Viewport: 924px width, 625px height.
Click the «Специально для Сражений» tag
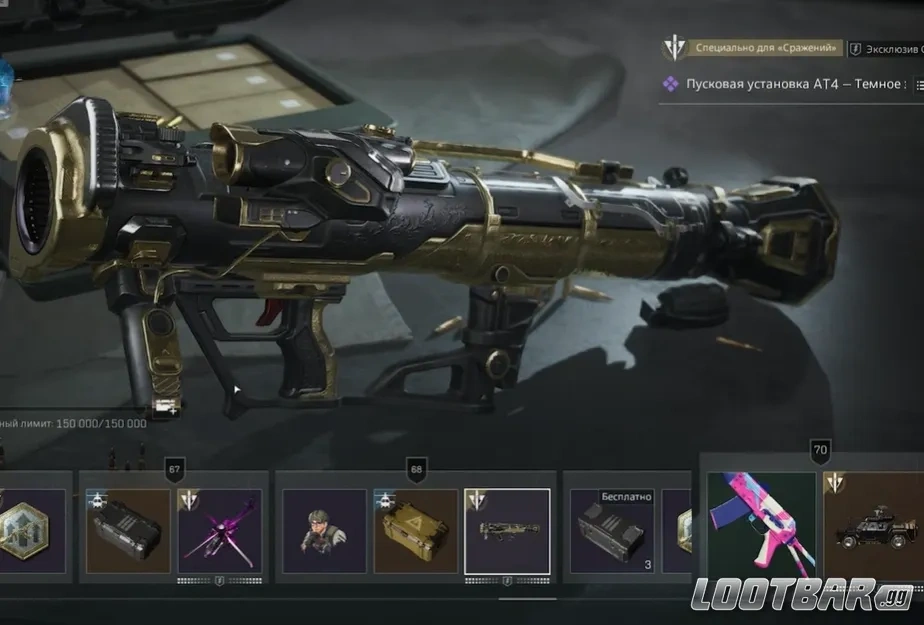751,47
